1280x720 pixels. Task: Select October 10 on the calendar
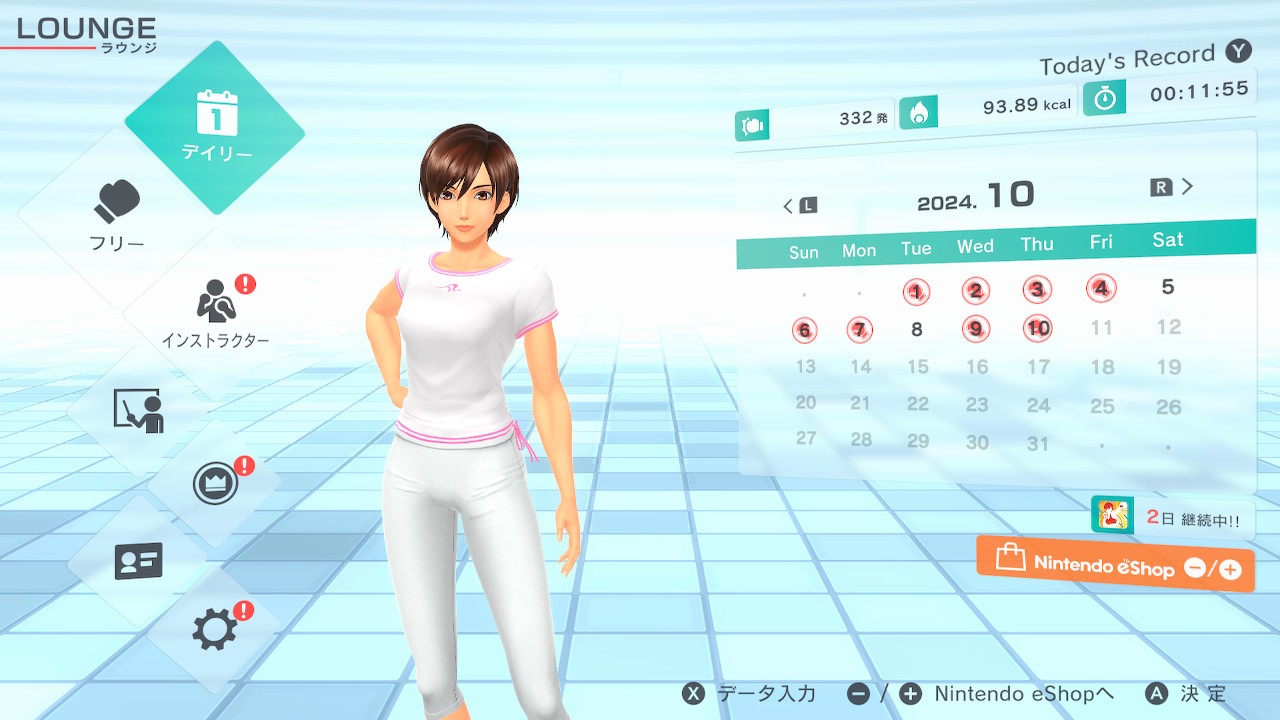[1038, 328]
